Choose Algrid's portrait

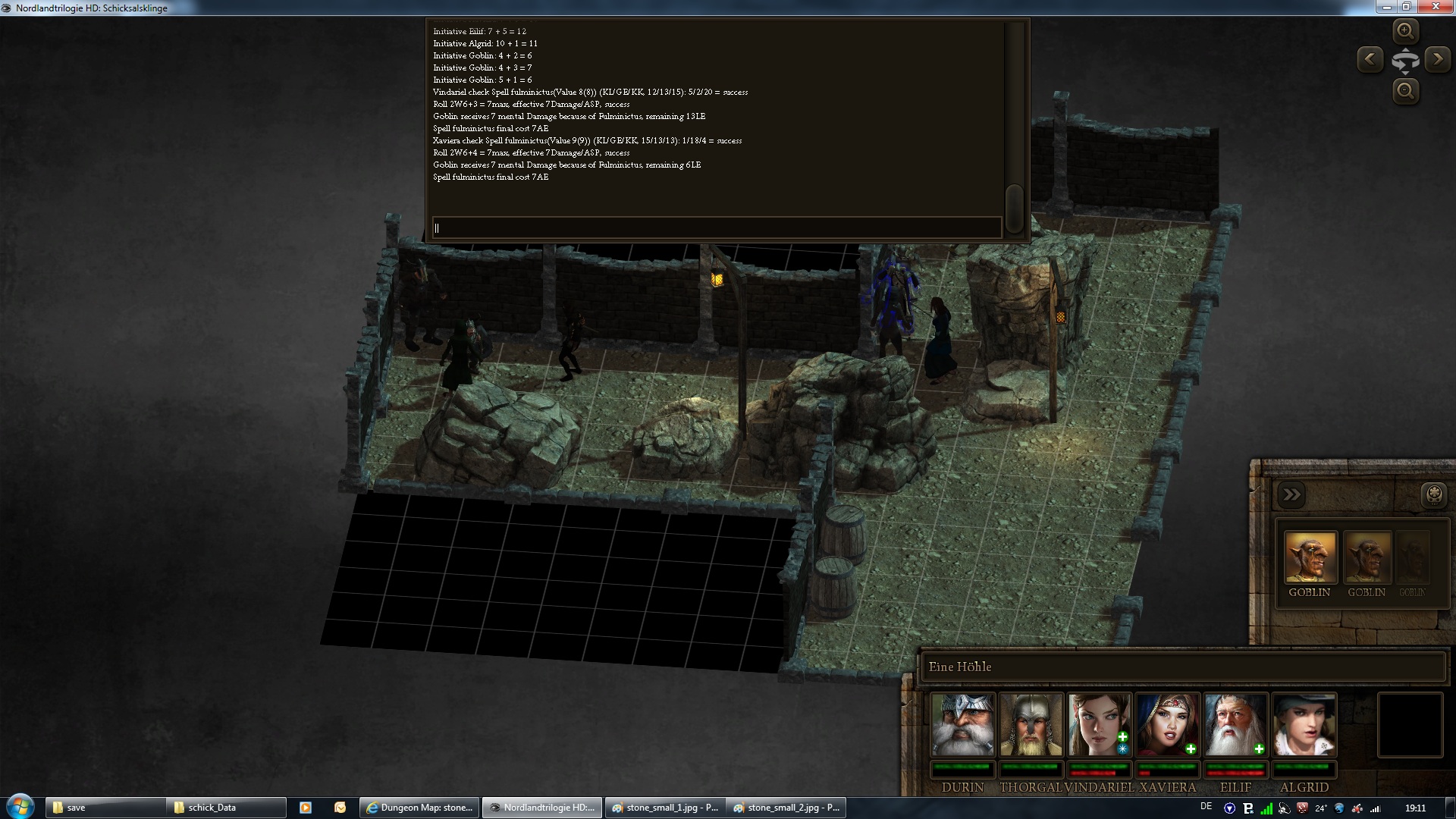click(x=1304, y=725)
